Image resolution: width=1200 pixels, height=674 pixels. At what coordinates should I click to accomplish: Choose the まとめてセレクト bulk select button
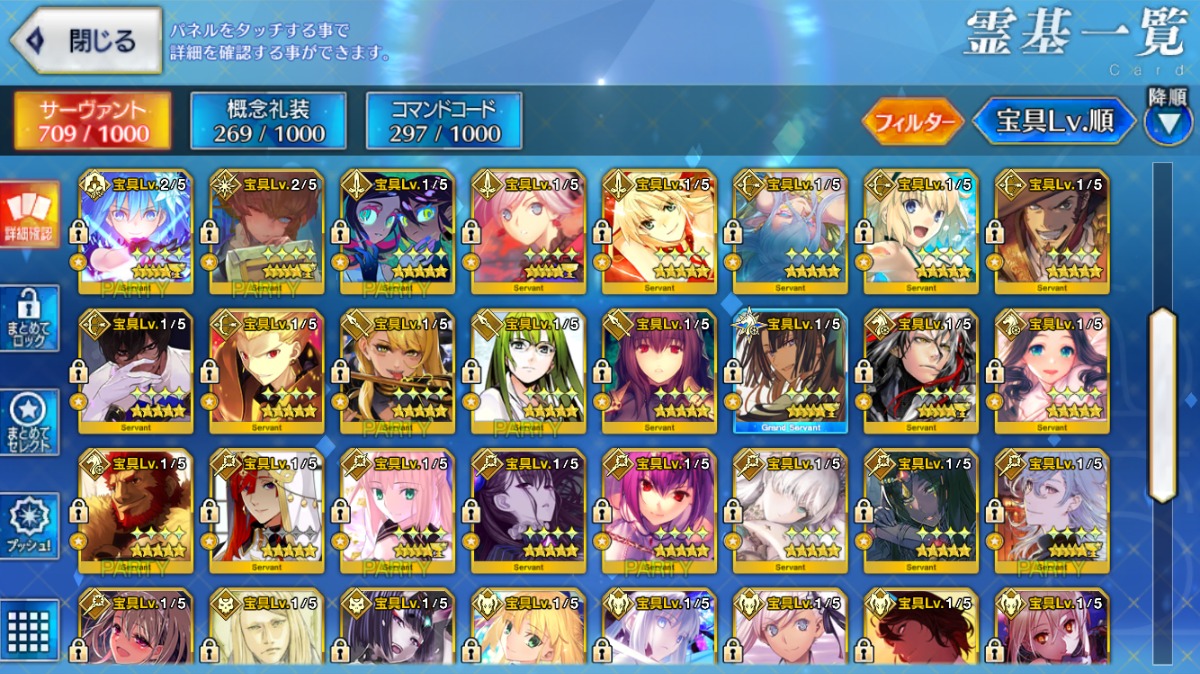29,421
